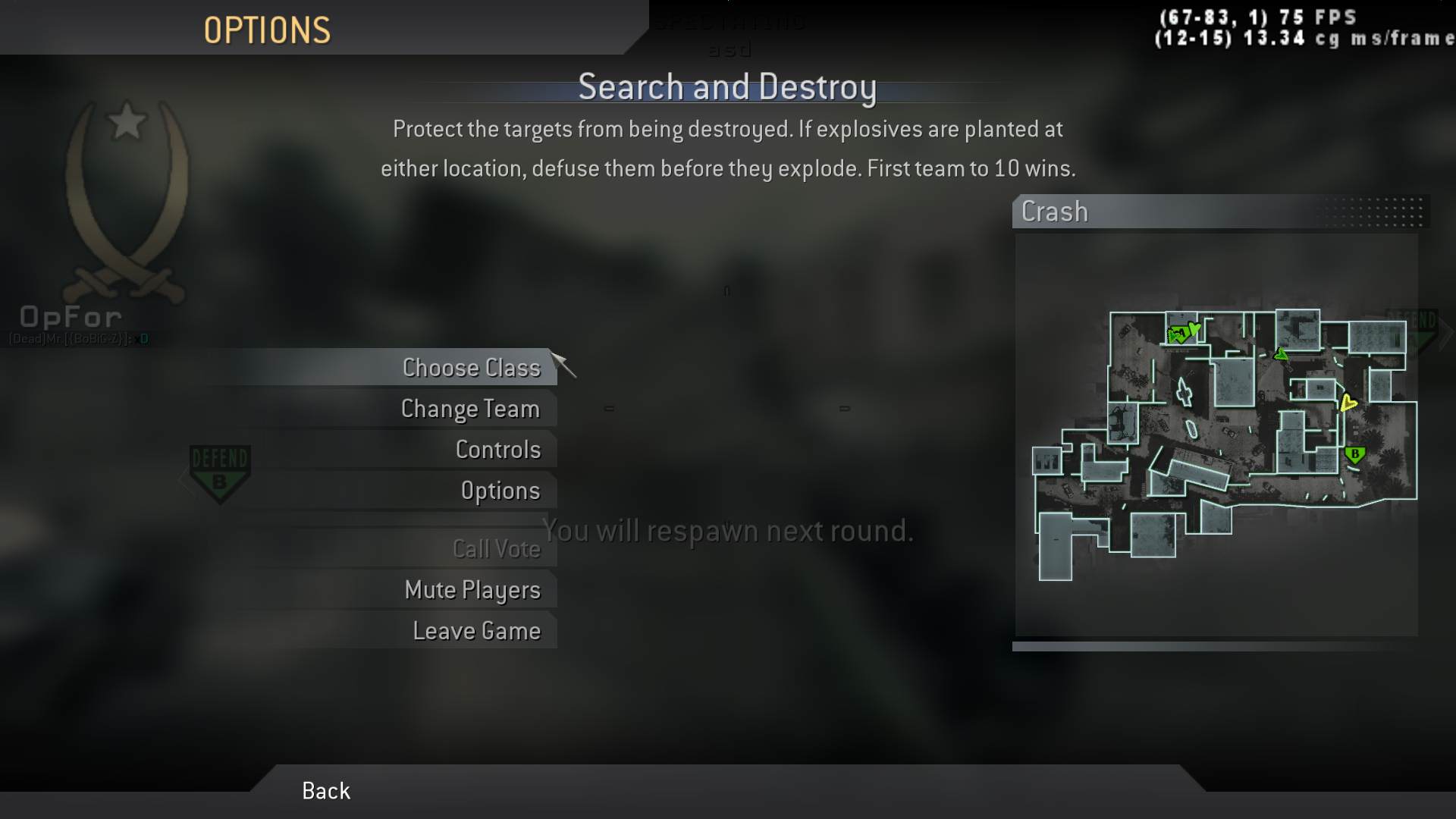Click the B bomb site marker on map

(1354, 455)
